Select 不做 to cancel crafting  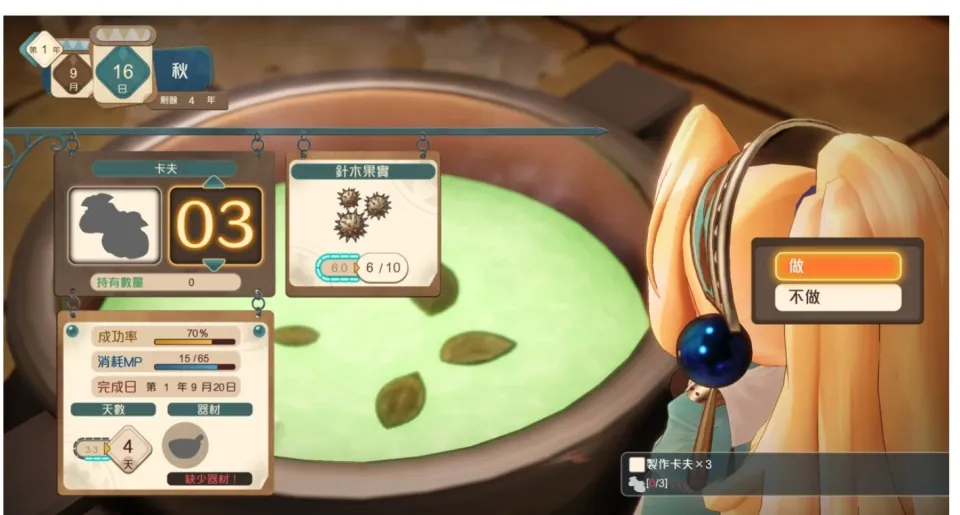coord(837,297)
